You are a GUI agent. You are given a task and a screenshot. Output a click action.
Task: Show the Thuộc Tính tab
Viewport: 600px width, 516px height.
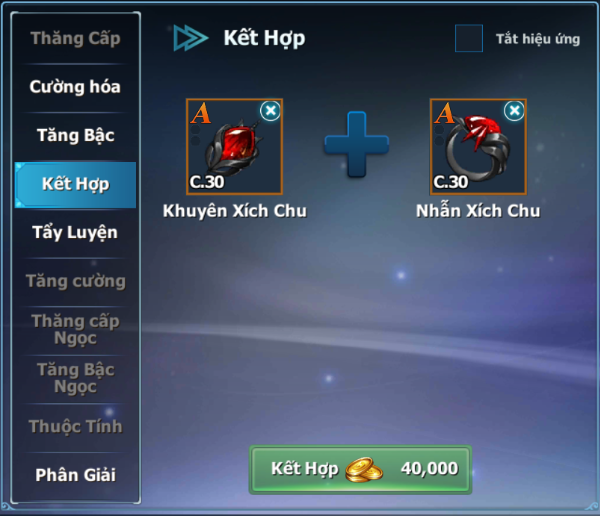coord(75,427)
